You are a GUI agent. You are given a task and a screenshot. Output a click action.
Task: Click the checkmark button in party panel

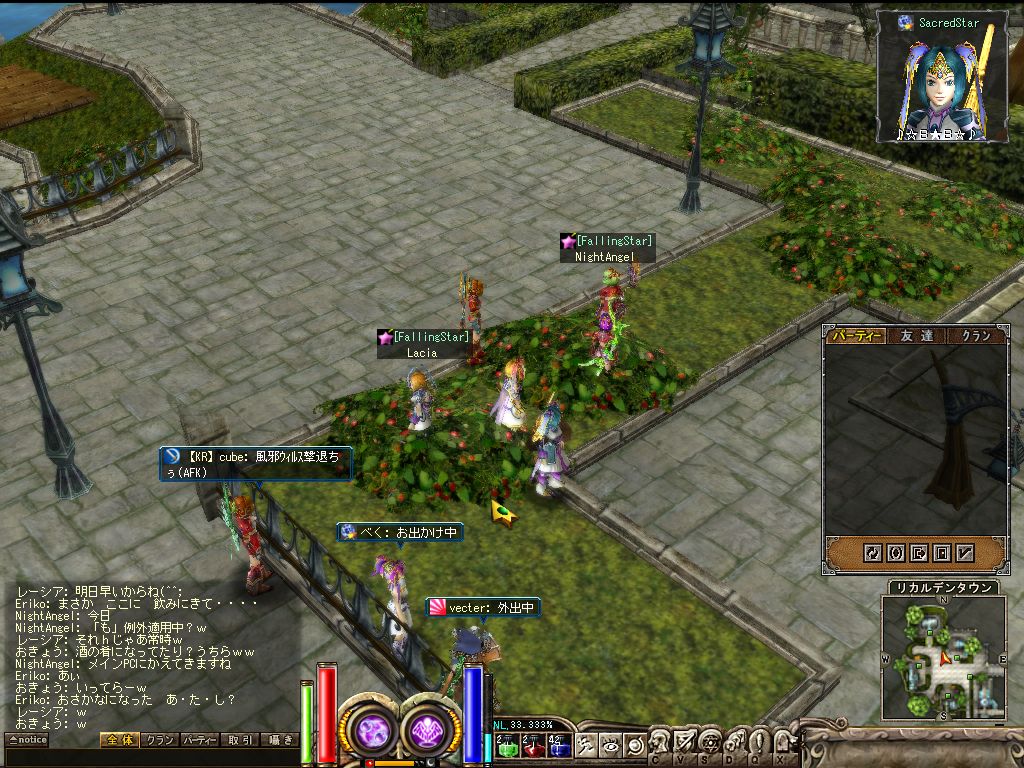coord(966,552)
